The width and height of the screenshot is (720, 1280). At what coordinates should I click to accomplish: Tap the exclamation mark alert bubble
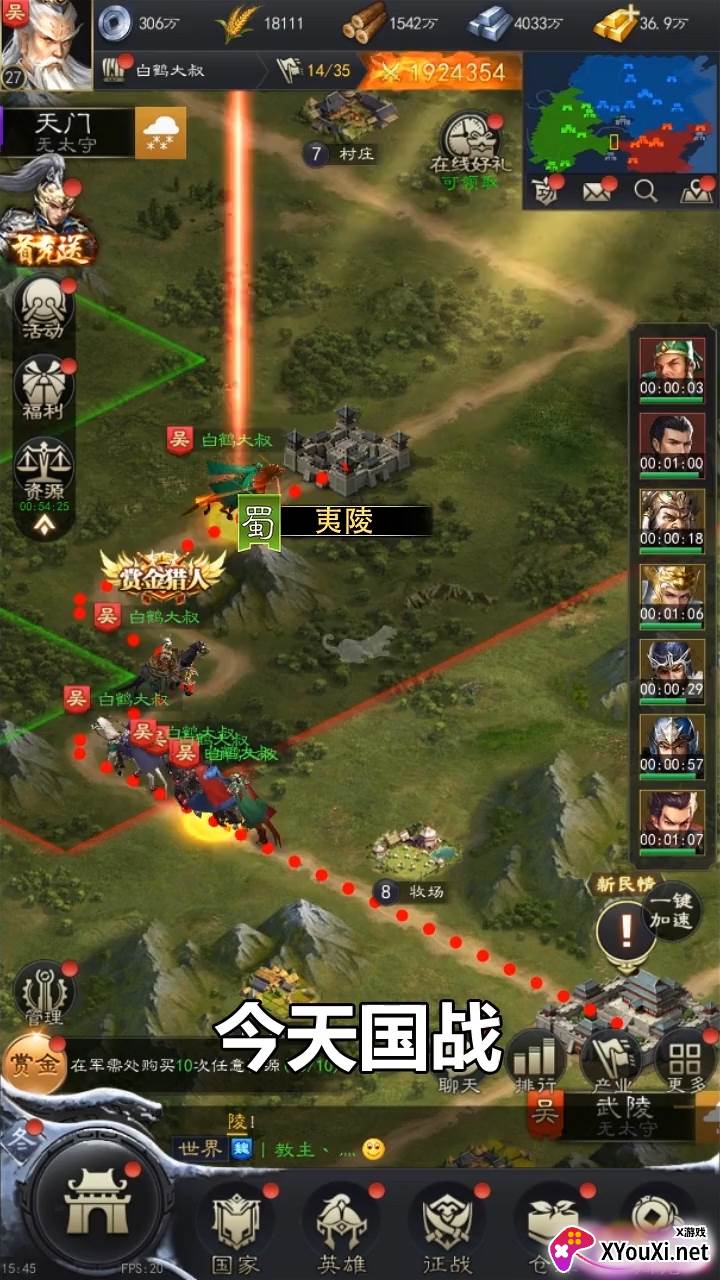(626, 932)
